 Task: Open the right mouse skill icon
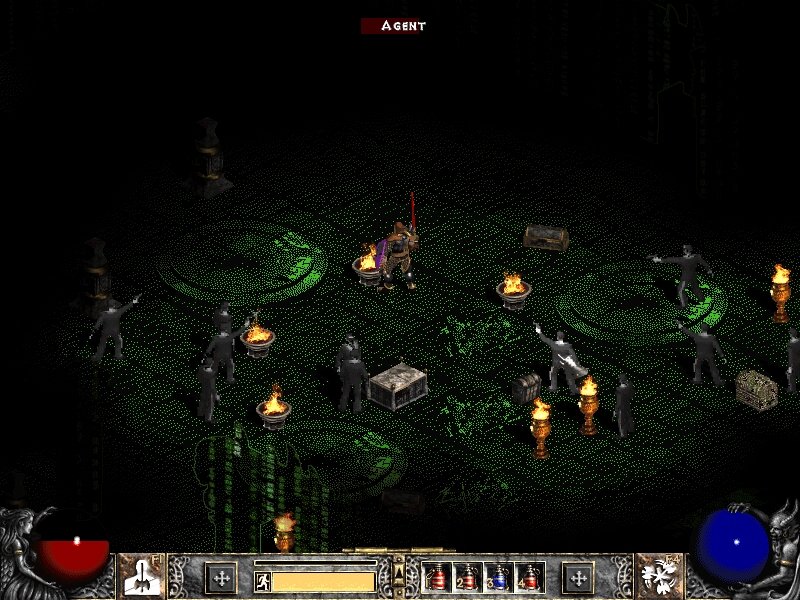(x=660, y=577)
